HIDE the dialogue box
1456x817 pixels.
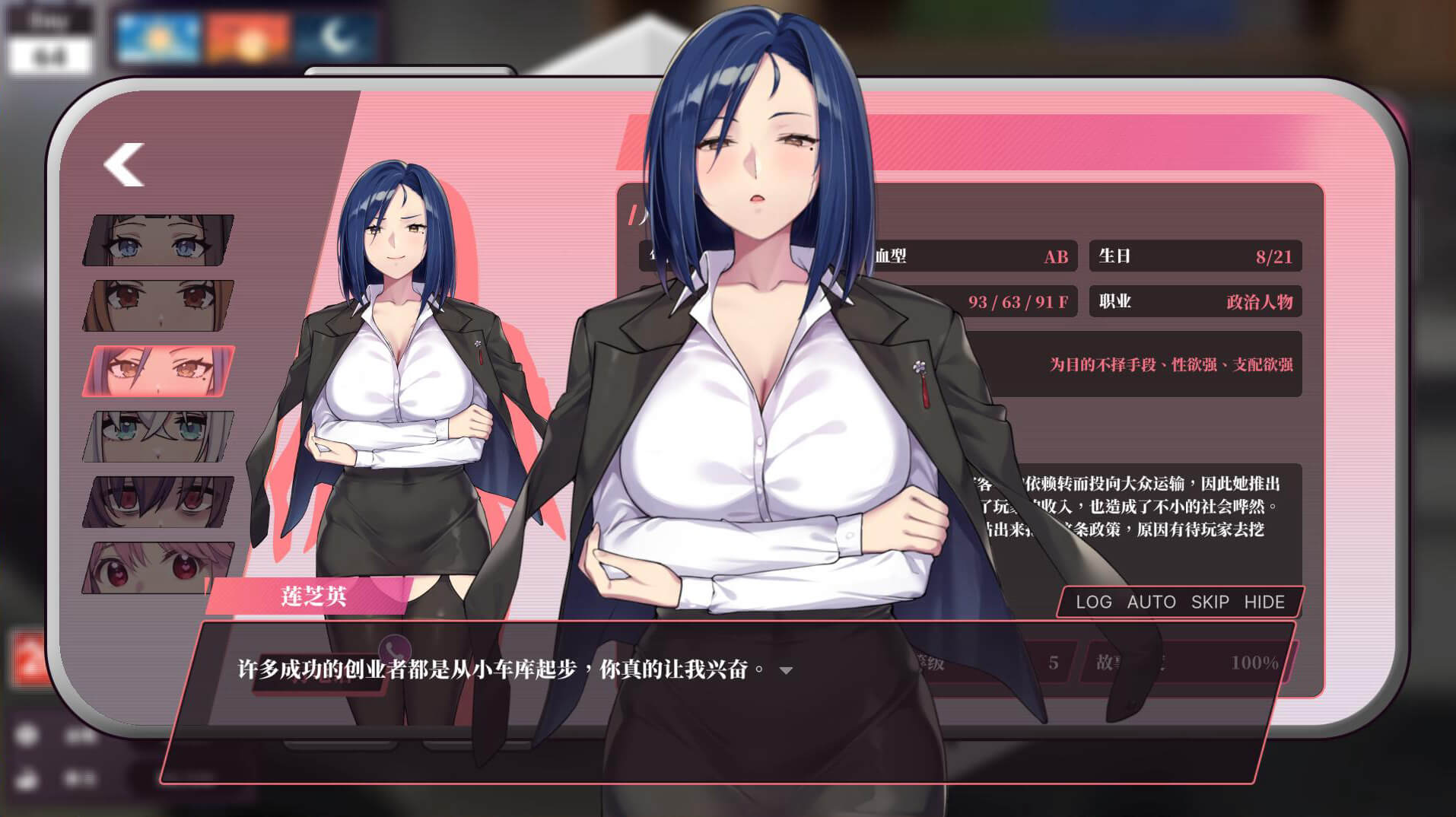(1264, 602)
